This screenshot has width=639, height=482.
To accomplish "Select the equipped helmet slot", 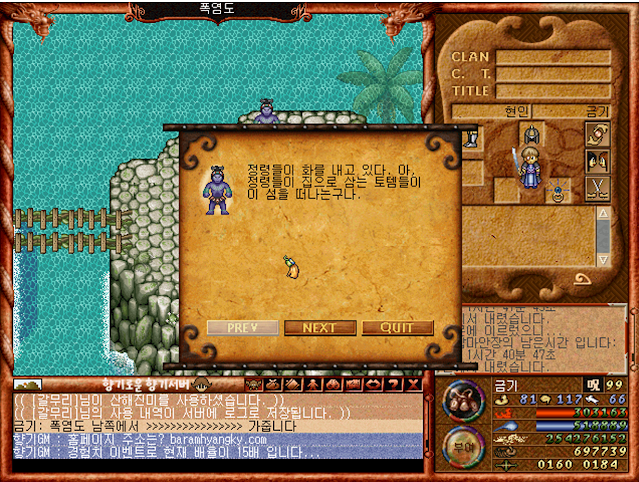I will [532, 134].
